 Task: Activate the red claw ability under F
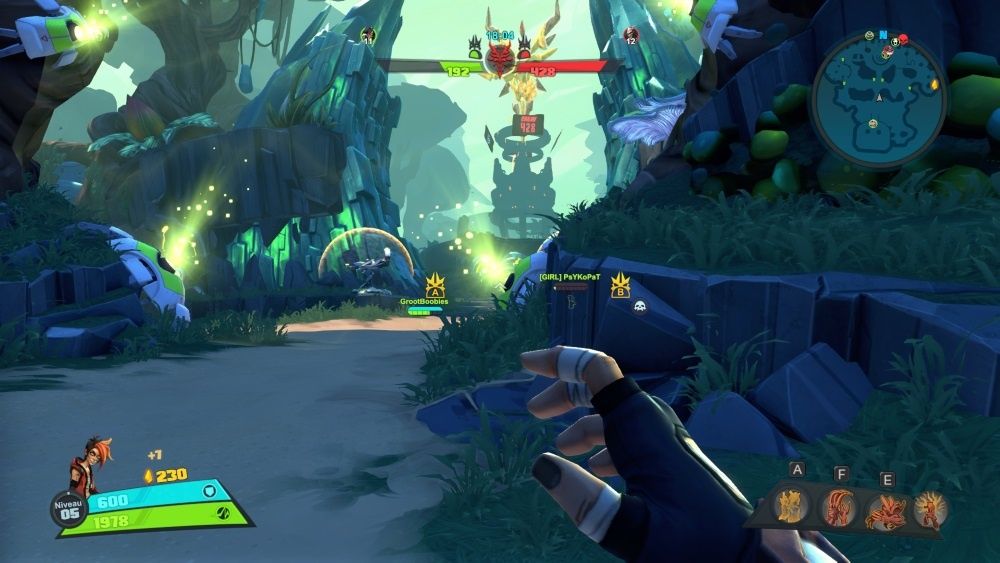pyautogui.click(x=841, y=509)
